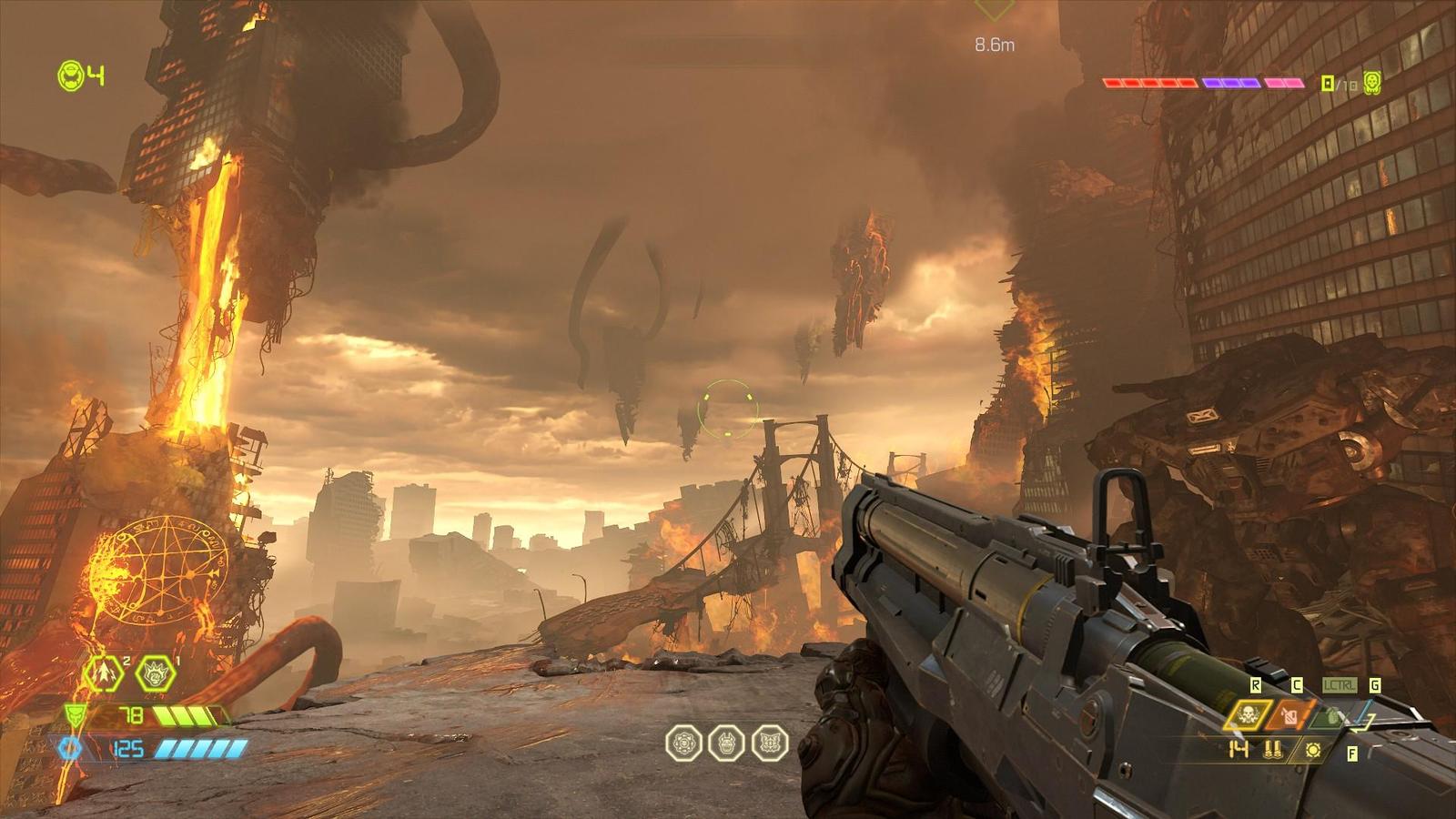
Task: Select the green frag grenade icon
Action: [x=1330, y=717]
